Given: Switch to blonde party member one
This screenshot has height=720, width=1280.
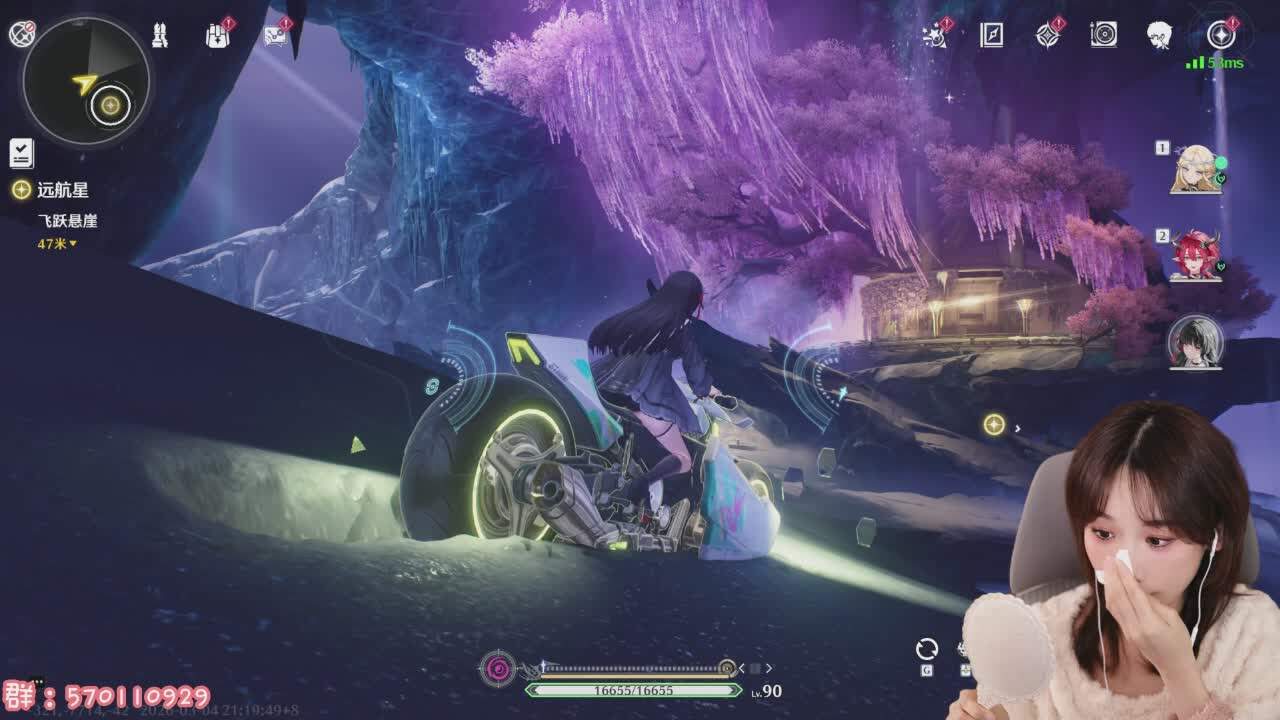Looking at the screenshot, I should (x=1196, y=170).
